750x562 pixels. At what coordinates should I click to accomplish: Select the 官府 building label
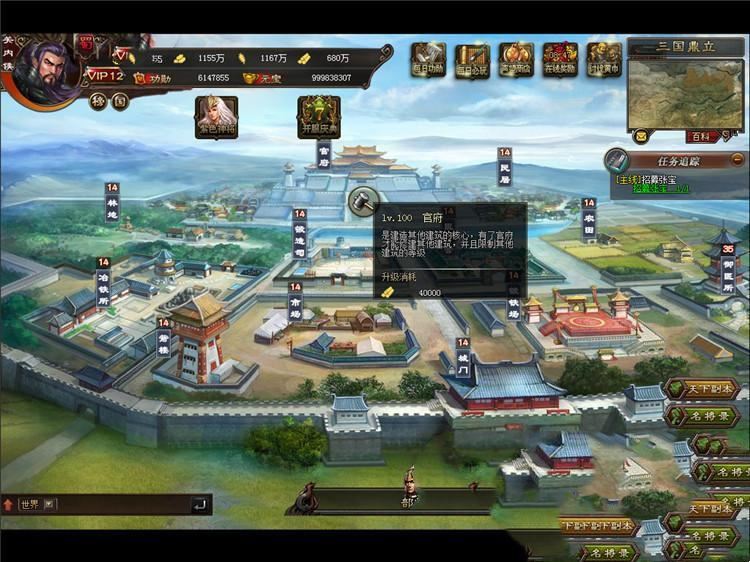(323, 154)
